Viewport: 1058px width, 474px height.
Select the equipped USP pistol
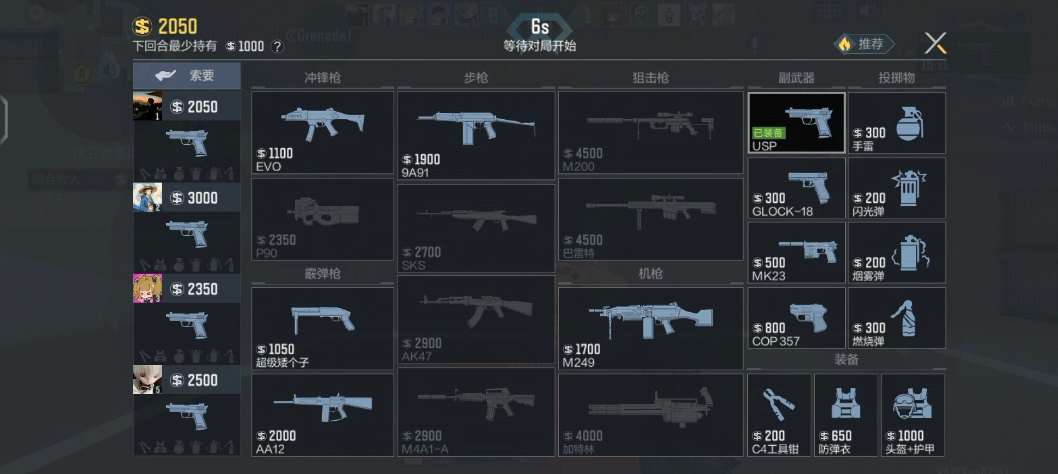pyautogui.click(x=796, y=122)
